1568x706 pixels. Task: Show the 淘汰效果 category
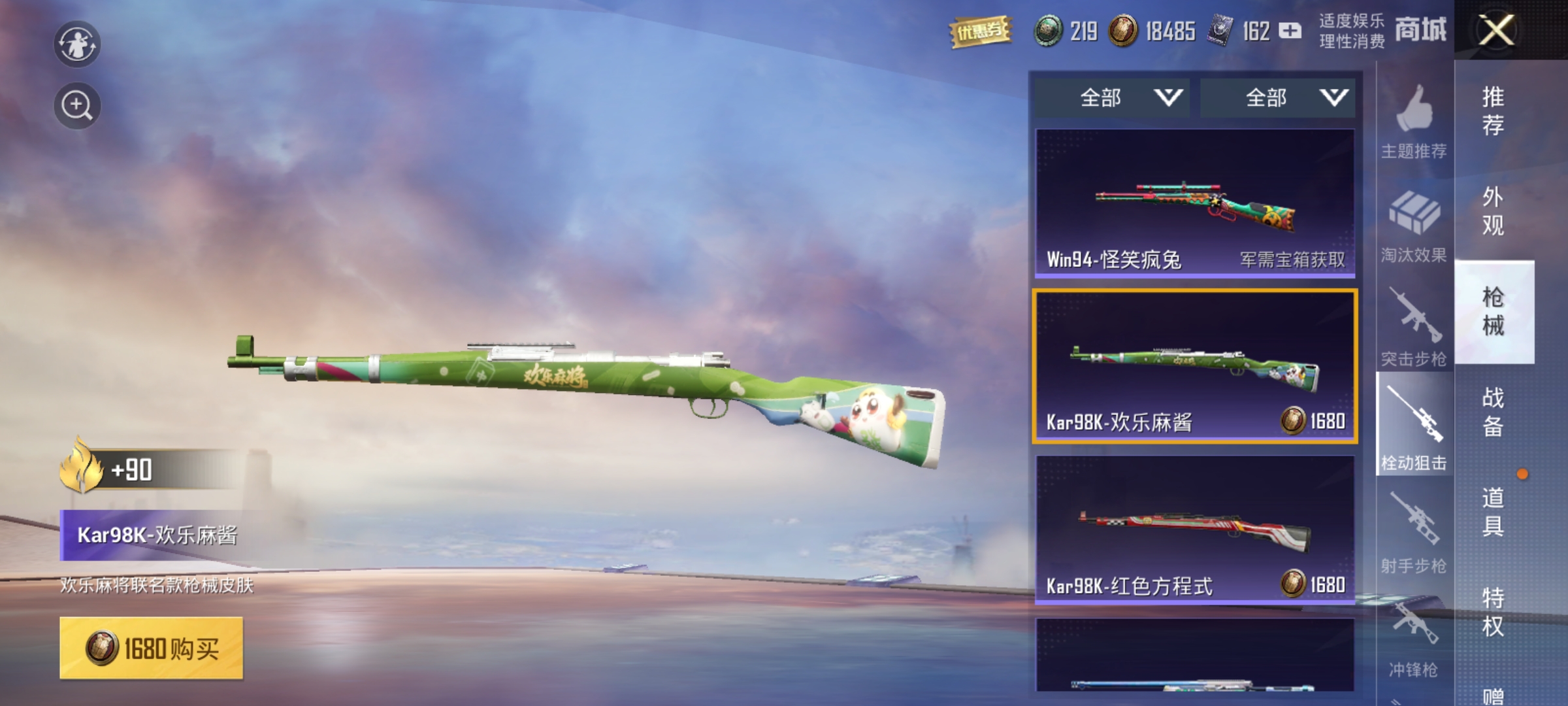coord(1414,226)
